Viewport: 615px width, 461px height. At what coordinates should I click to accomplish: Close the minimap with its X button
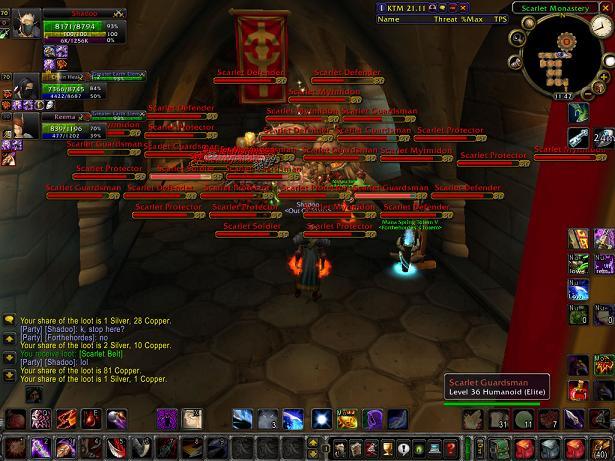click(607, 6)
